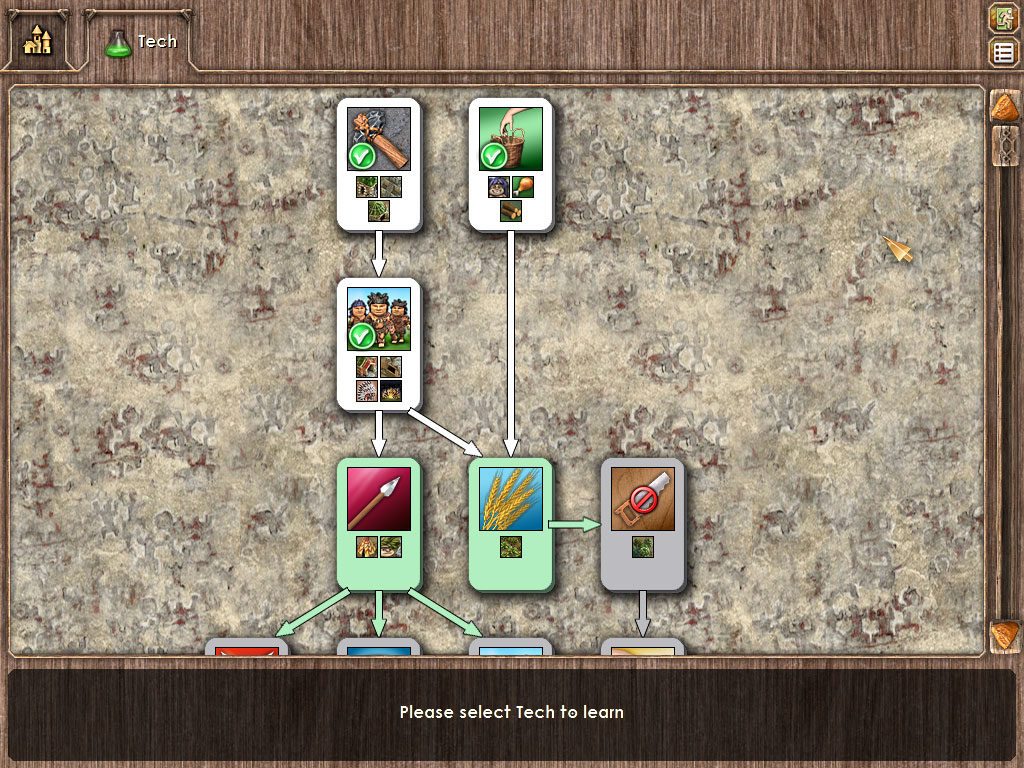Choose the tribe villagers tech card
This screenshot has height=768, width=1024.
click(x=379, y=344)
